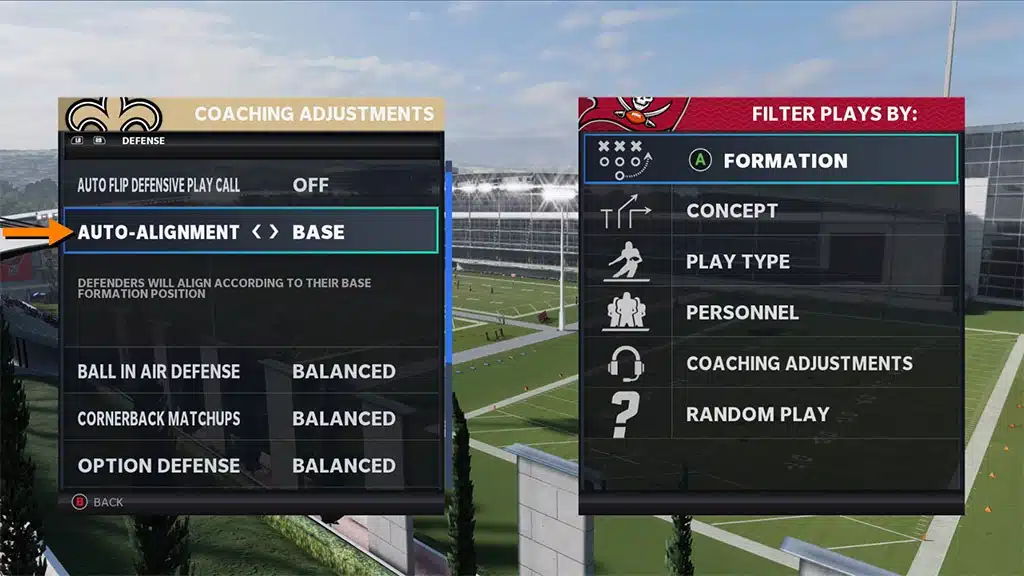
Task: Choose the Personnel filter
Action: point(770,313)
